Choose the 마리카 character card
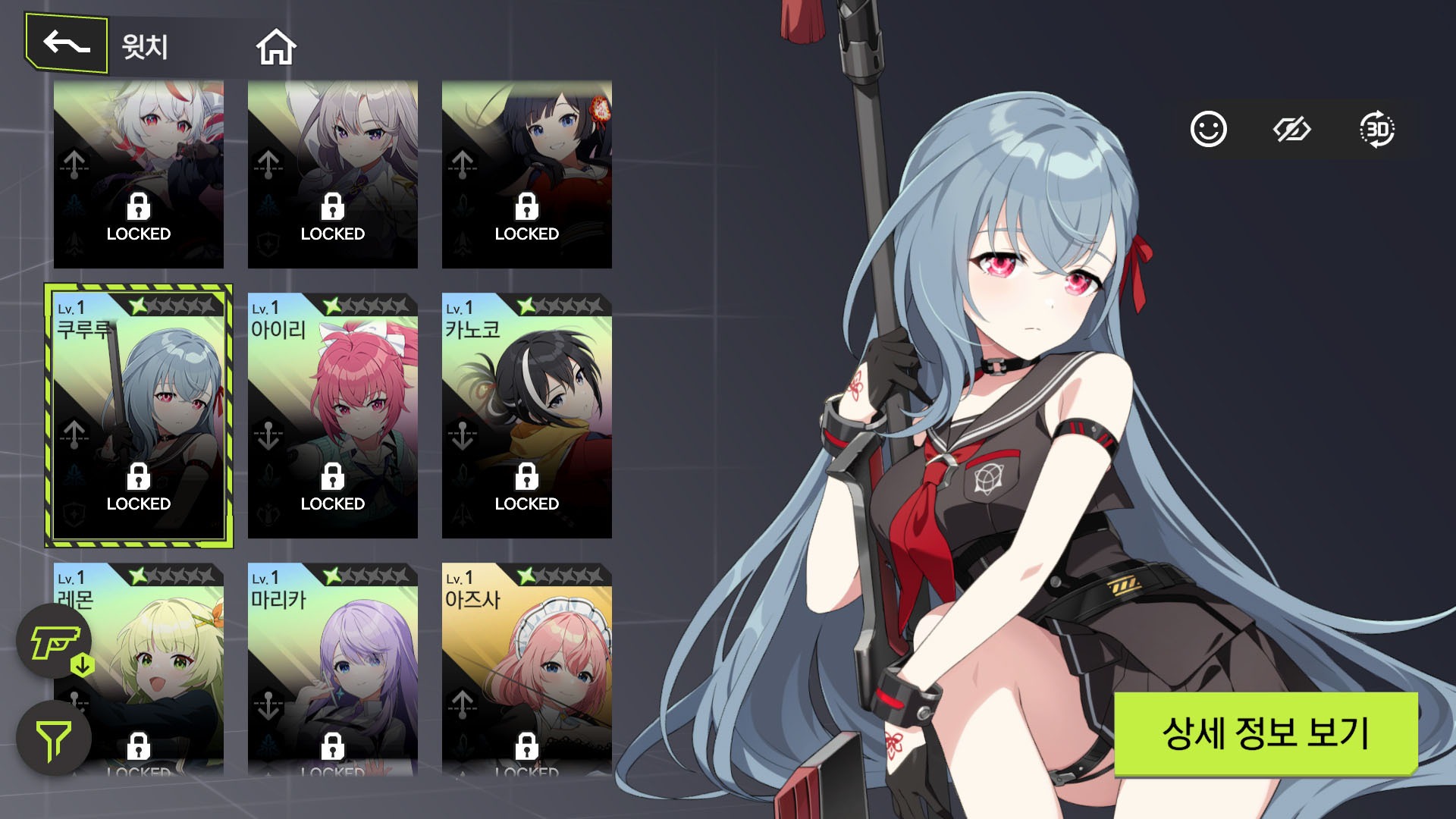Viewport: 1456px width, 819px height. pyautogui.click(x=332, y=669)
